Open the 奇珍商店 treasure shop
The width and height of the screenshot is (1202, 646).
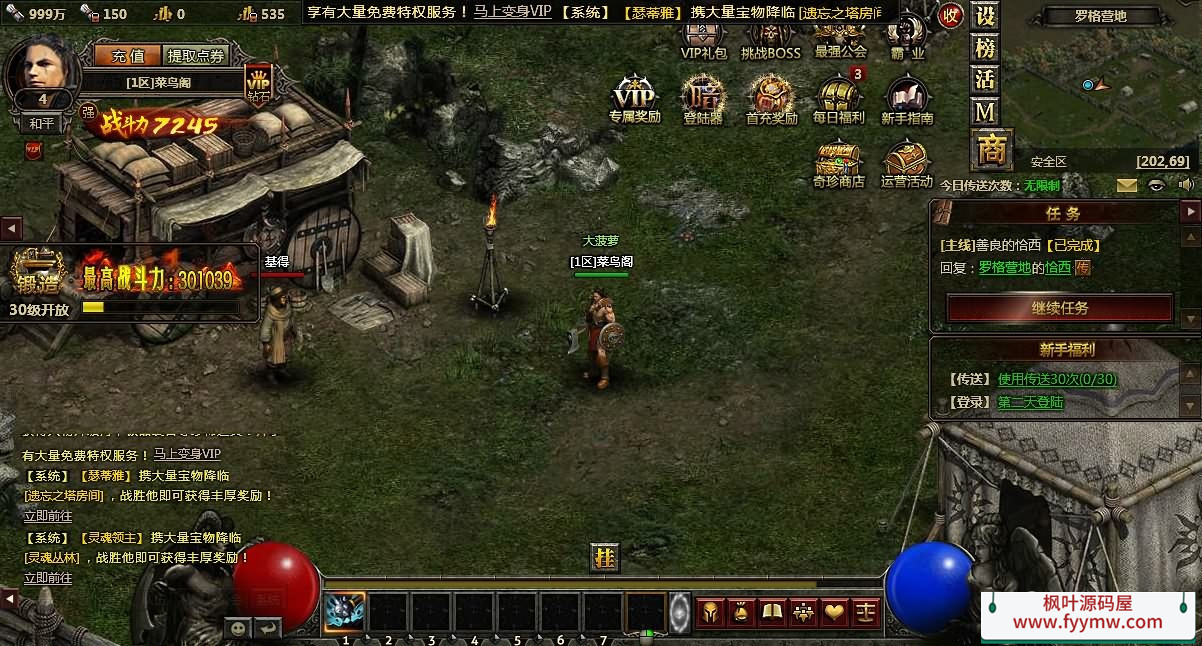pos(838,161)
